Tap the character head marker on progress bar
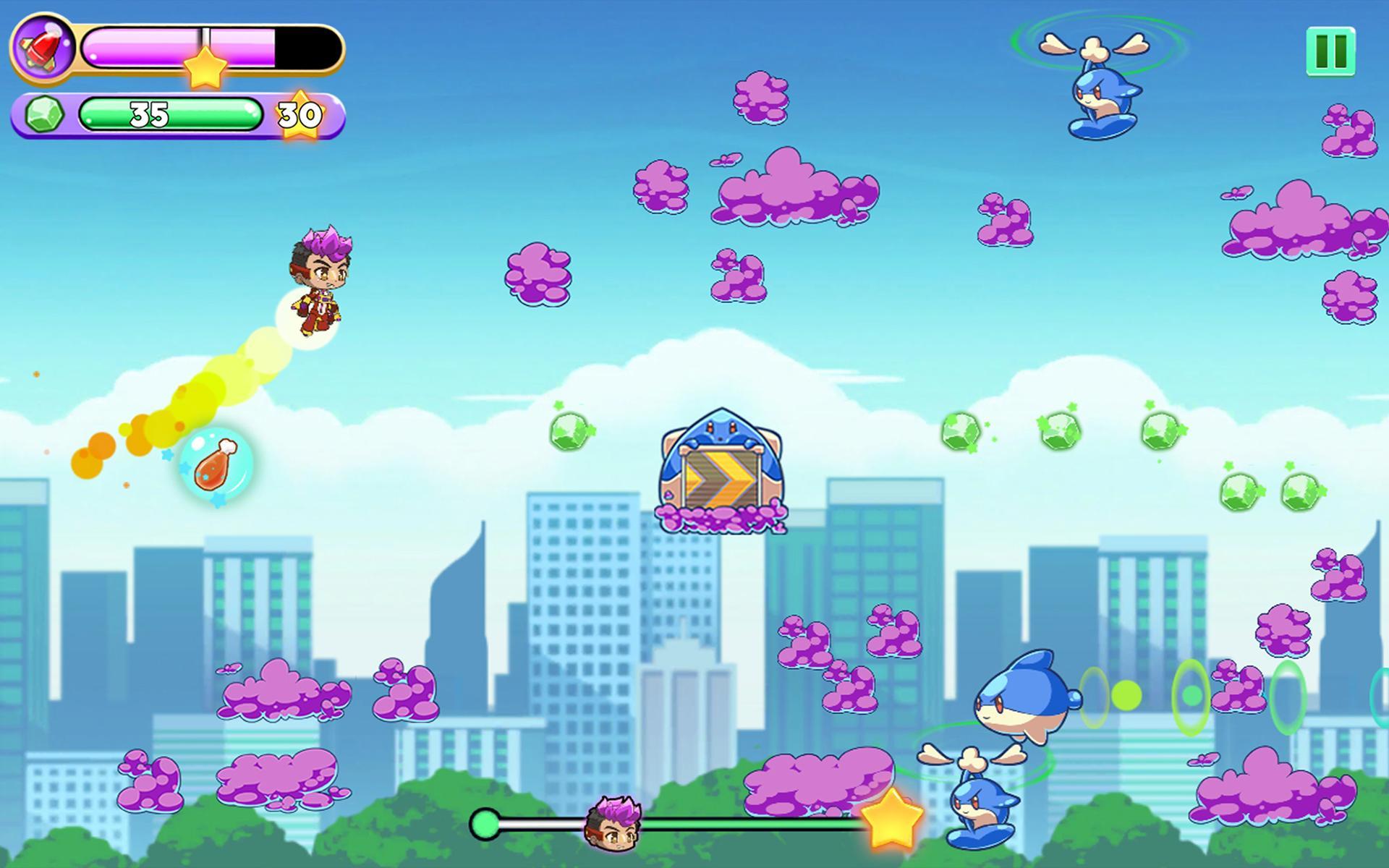 point(611,825)
